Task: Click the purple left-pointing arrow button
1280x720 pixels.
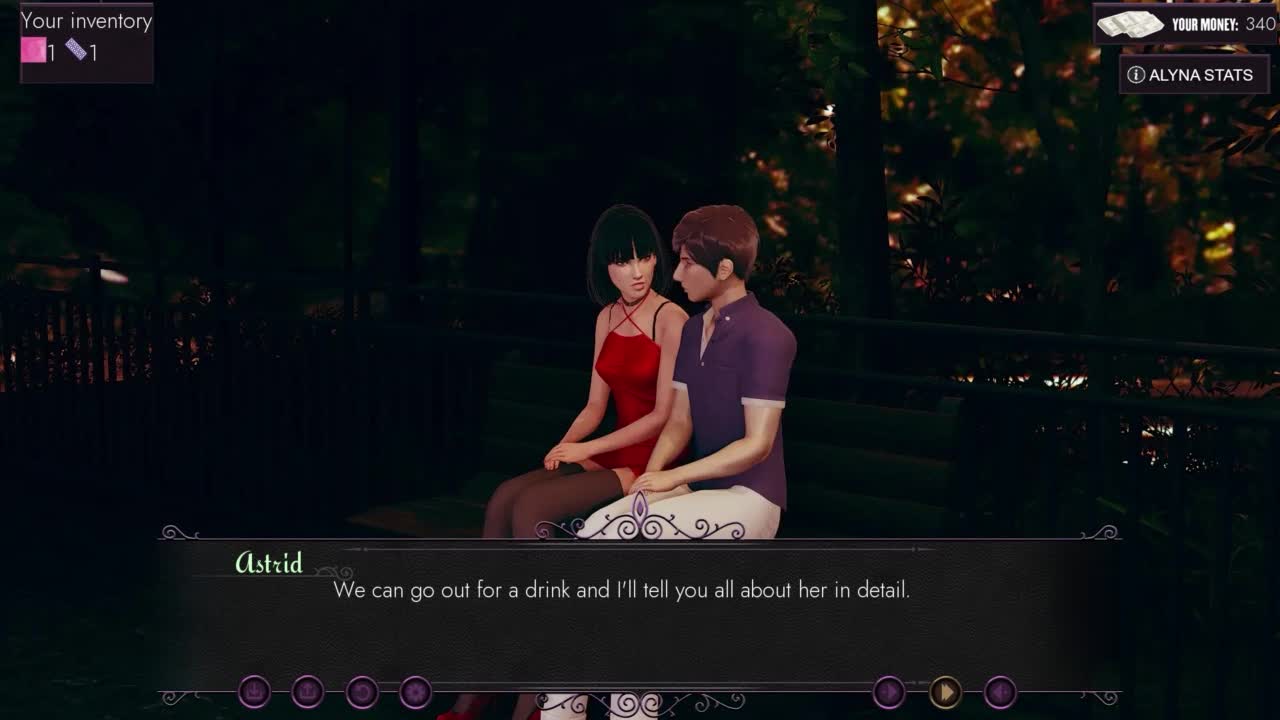Action: [1000, 691]
